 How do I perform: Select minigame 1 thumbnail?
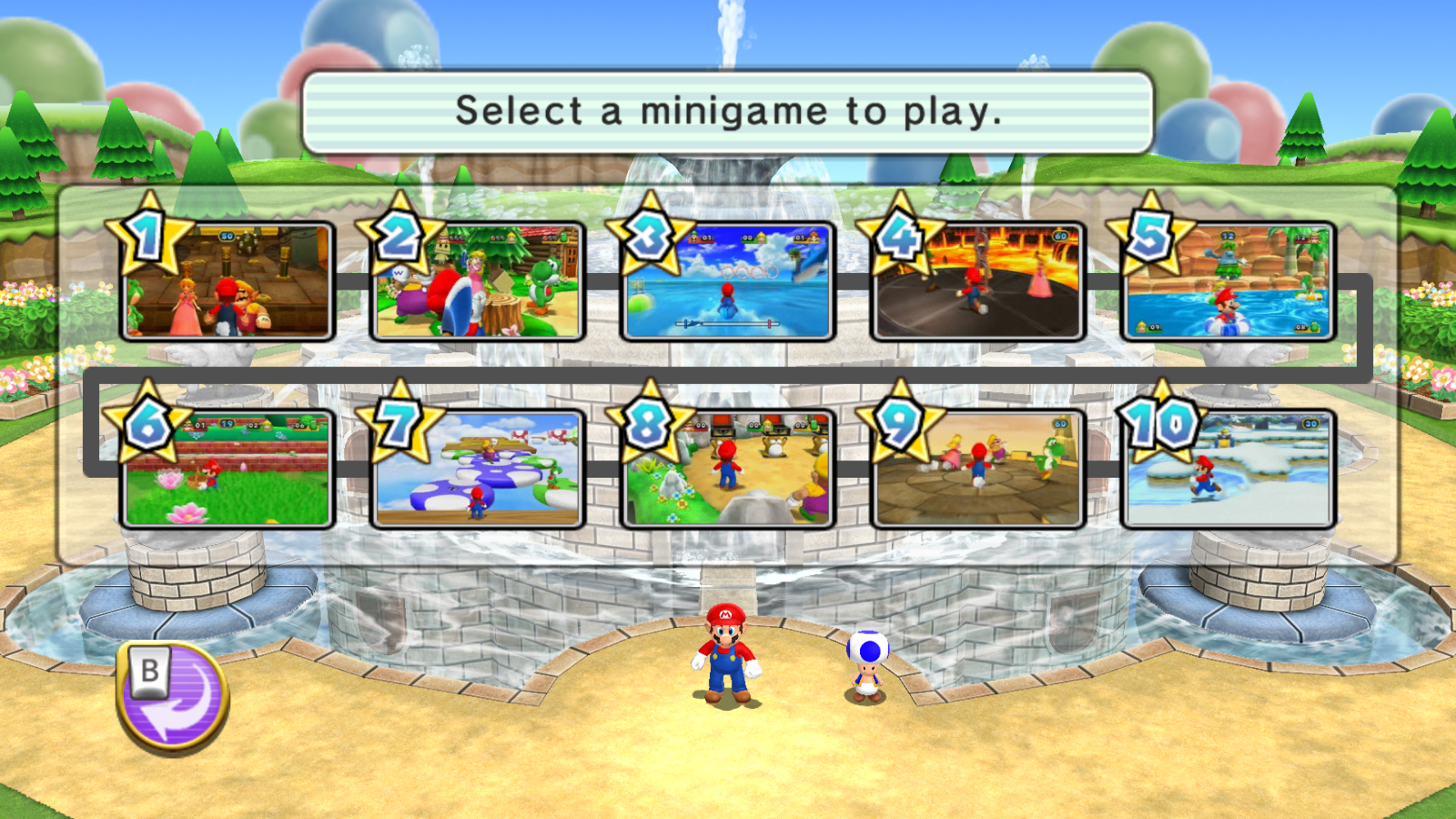click(x=227, y=282)
